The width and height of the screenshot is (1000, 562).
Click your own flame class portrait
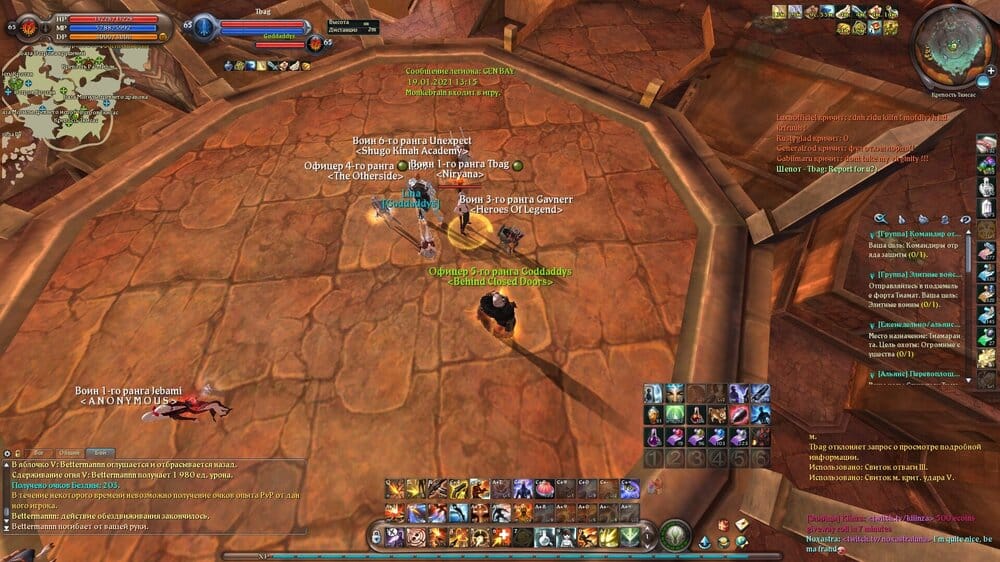point(29,25)
